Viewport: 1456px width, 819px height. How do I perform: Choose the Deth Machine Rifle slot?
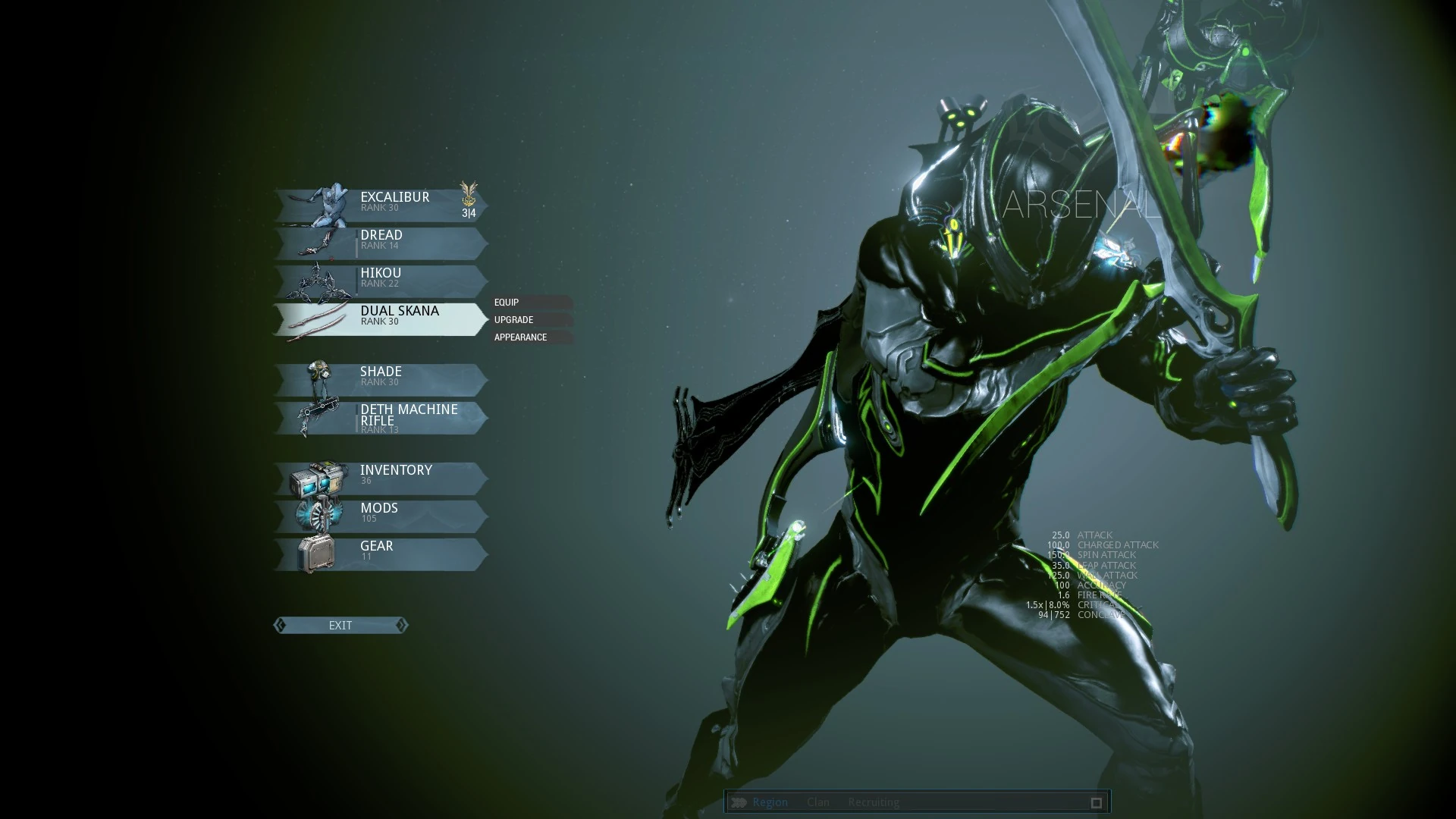(x=381, y=417)
